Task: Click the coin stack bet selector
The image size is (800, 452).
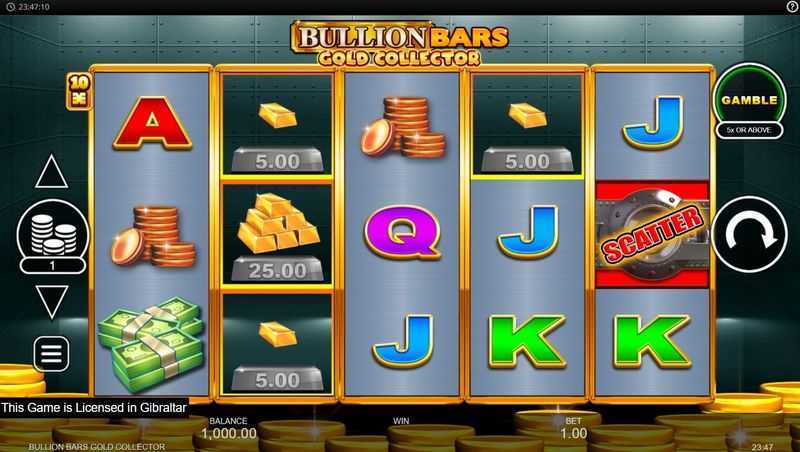Action: point(51,236)
